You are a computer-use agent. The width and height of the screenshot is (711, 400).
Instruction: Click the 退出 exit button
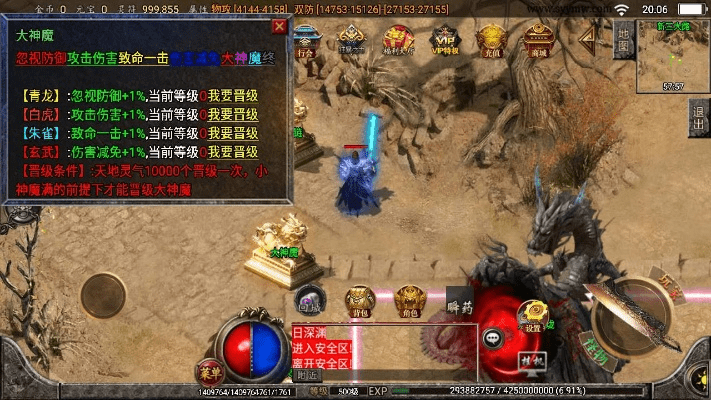pyautogui.click(x=698, y=122)
